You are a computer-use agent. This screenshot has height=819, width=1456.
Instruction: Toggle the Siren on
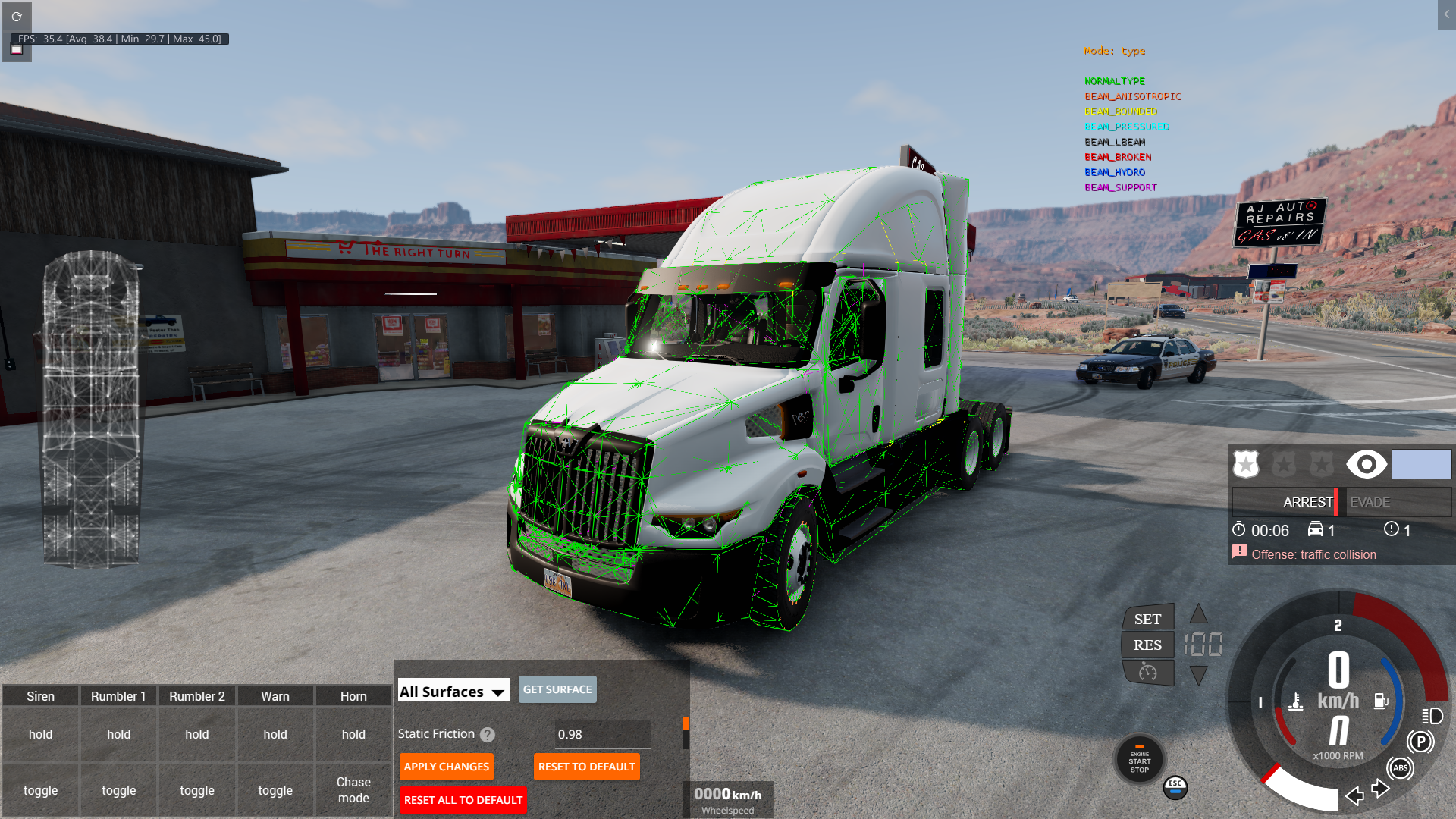coord(40,790)
